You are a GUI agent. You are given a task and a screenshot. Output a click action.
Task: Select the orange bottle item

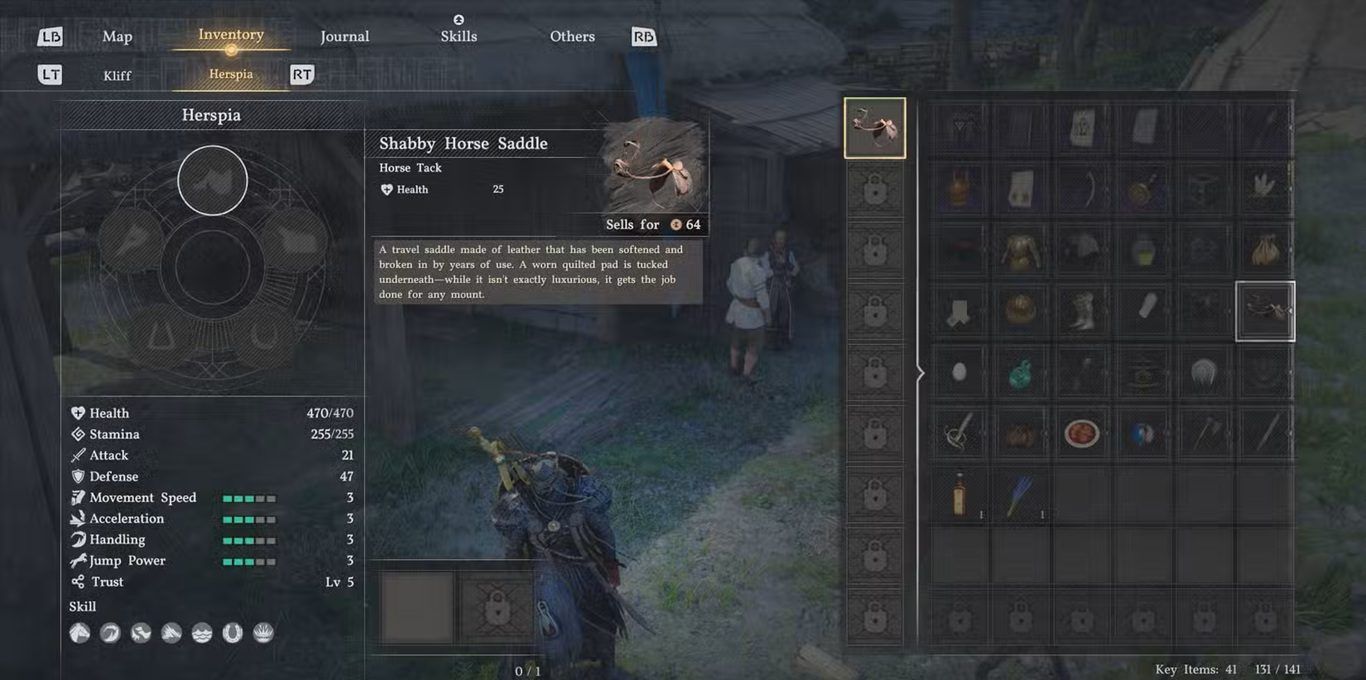(x=959, y=494)
